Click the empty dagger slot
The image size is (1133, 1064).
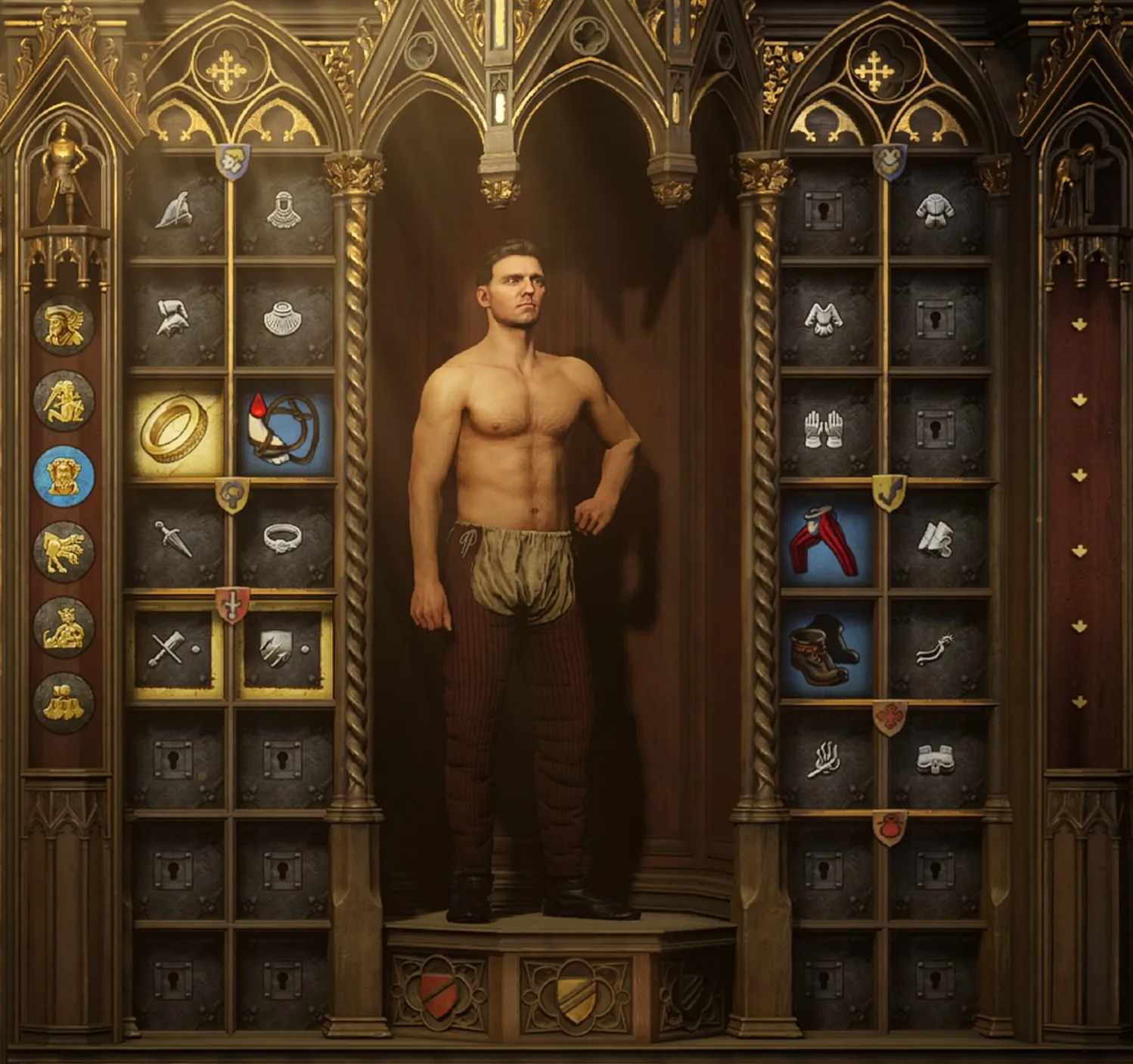click(x=175, y=539)
